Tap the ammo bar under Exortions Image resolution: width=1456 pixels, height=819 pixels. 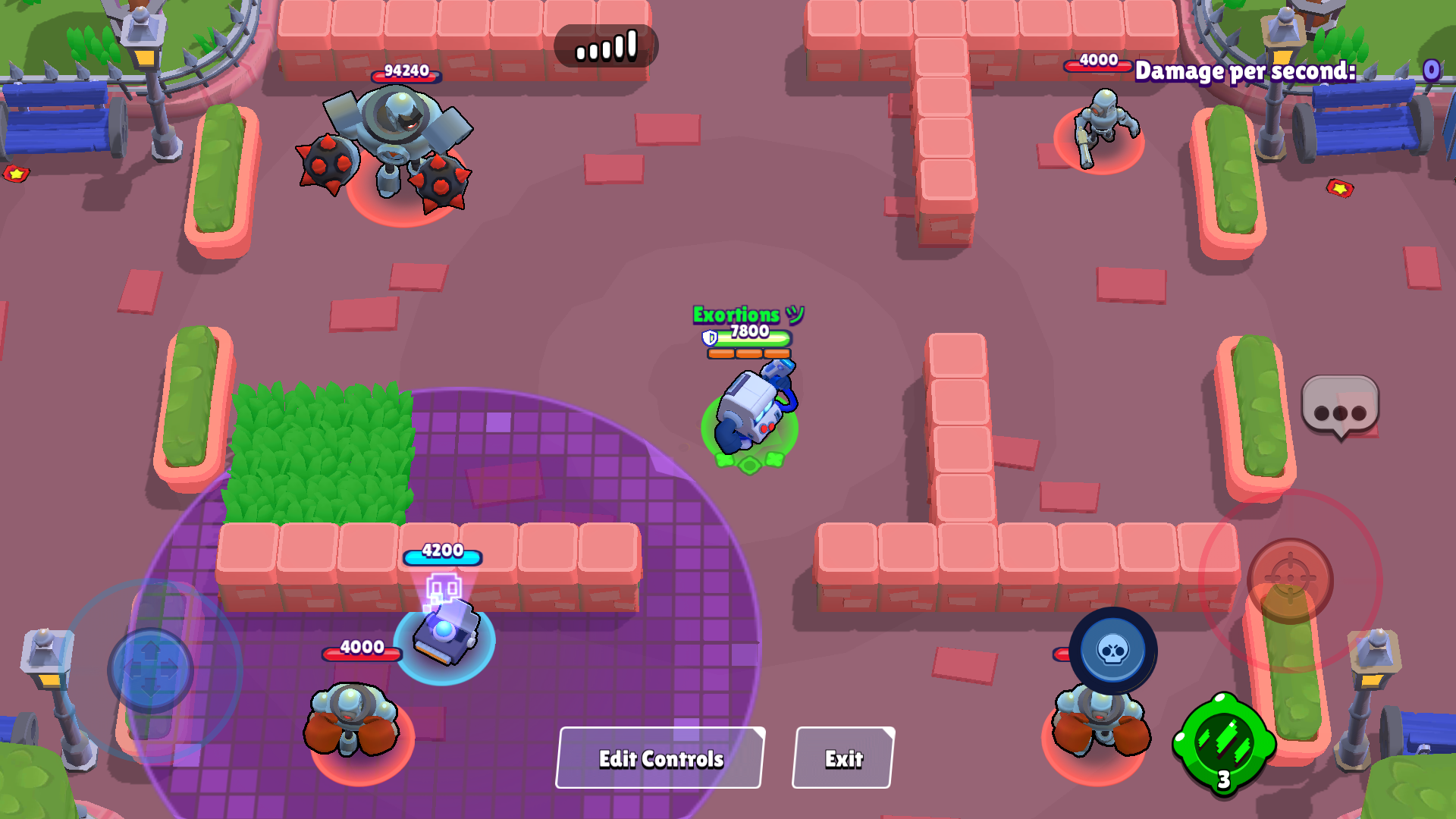tap(747, 354)
